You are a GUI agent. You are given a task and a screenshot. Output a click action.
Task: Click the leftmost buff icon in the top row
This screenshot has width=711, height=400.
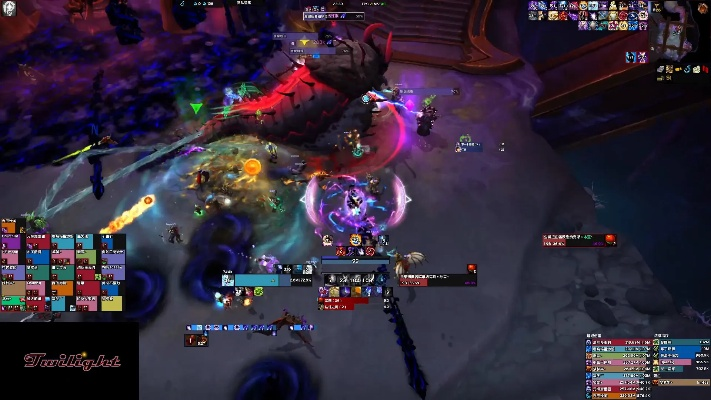tap(533, 6)
